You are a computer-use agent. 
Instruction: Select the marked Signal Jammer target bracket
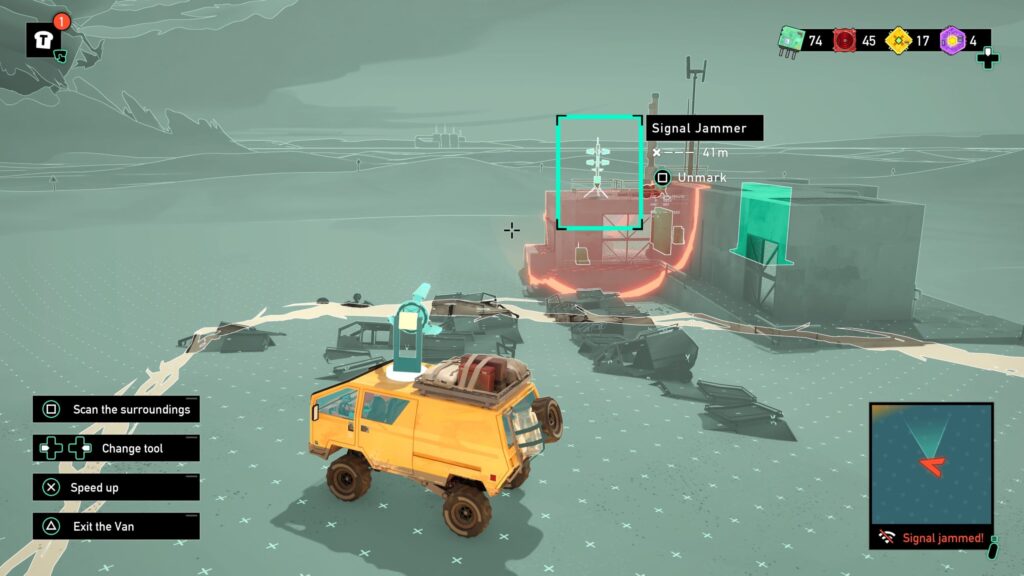click(x=599, y=173)
